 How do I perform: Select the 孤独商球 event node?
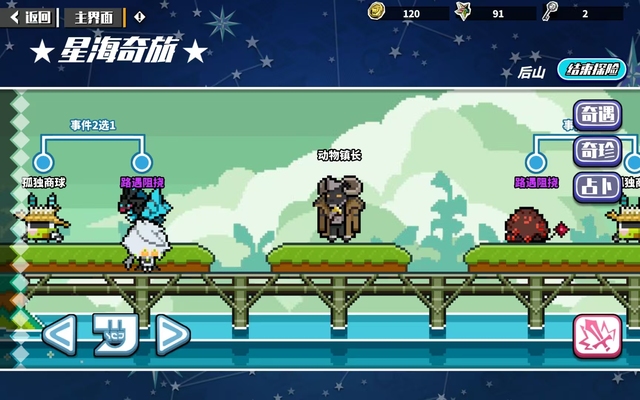pos(43,162)
